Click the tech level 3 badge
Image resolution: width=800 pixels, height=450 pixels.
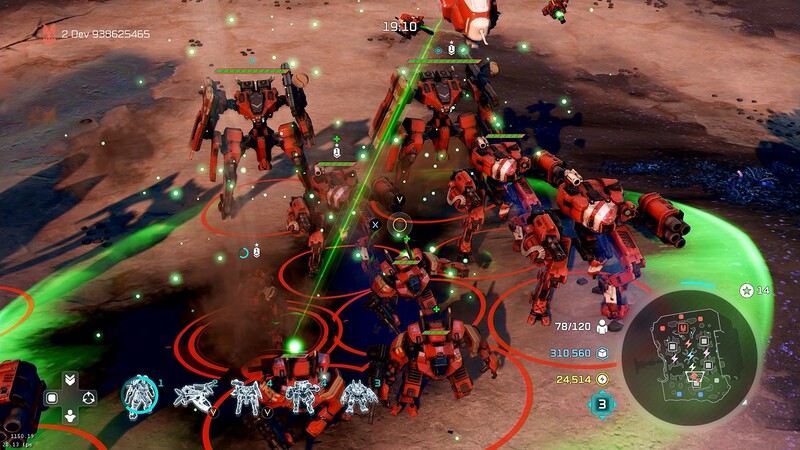(602, 404)
